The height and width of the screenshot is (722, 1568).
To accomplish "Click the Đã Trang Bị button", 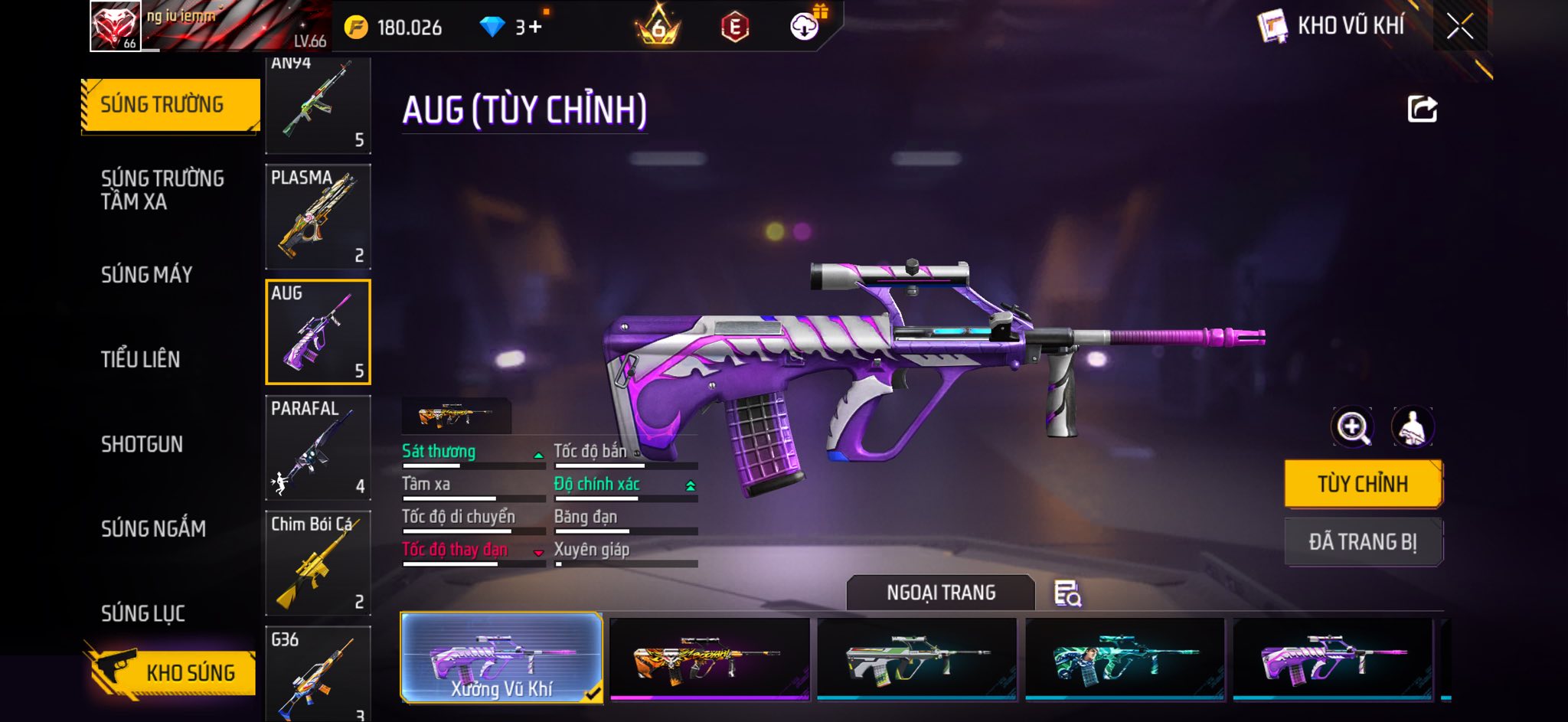I will 1363,542.
